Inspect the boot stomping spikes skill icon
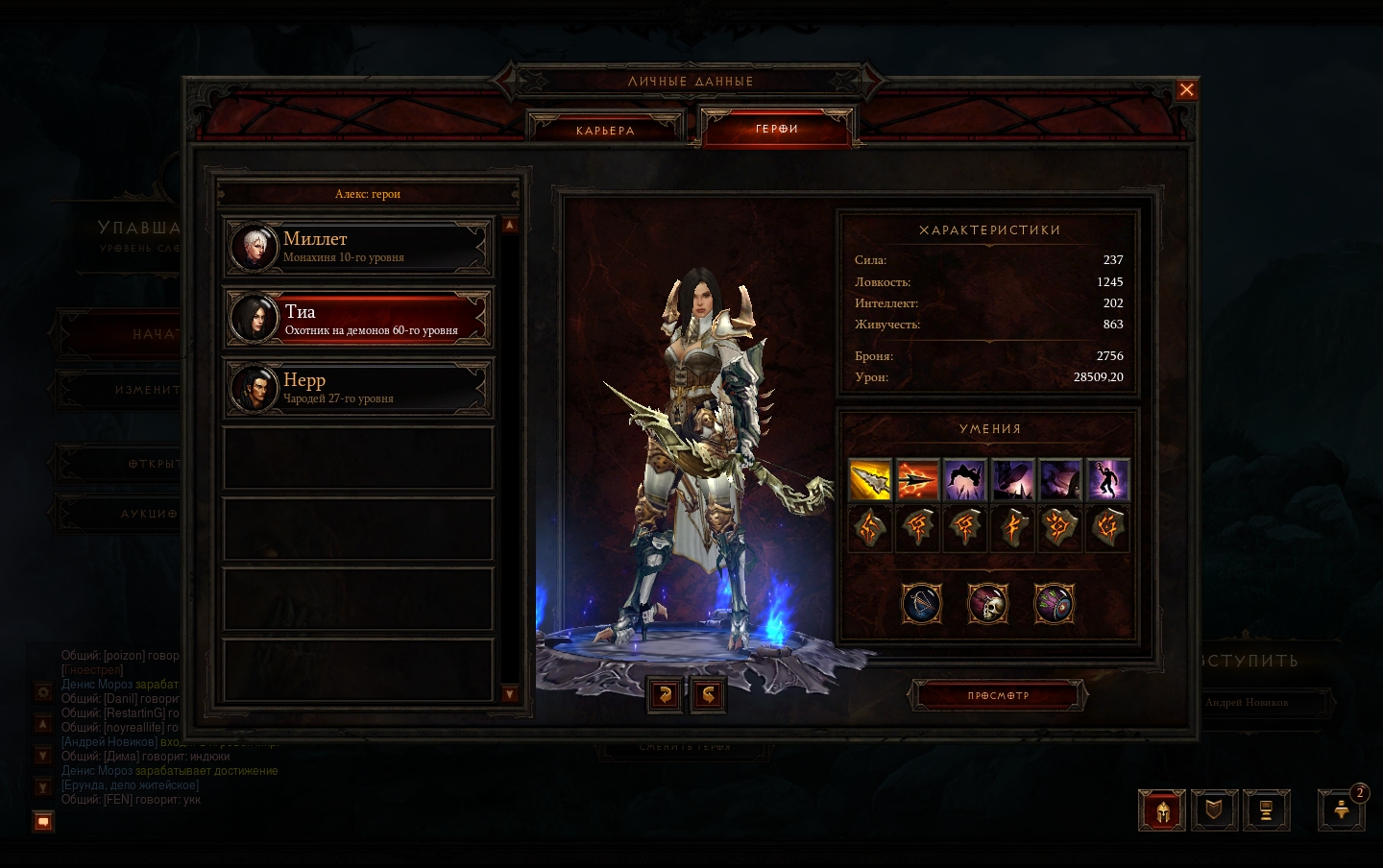 point(1012,480)
